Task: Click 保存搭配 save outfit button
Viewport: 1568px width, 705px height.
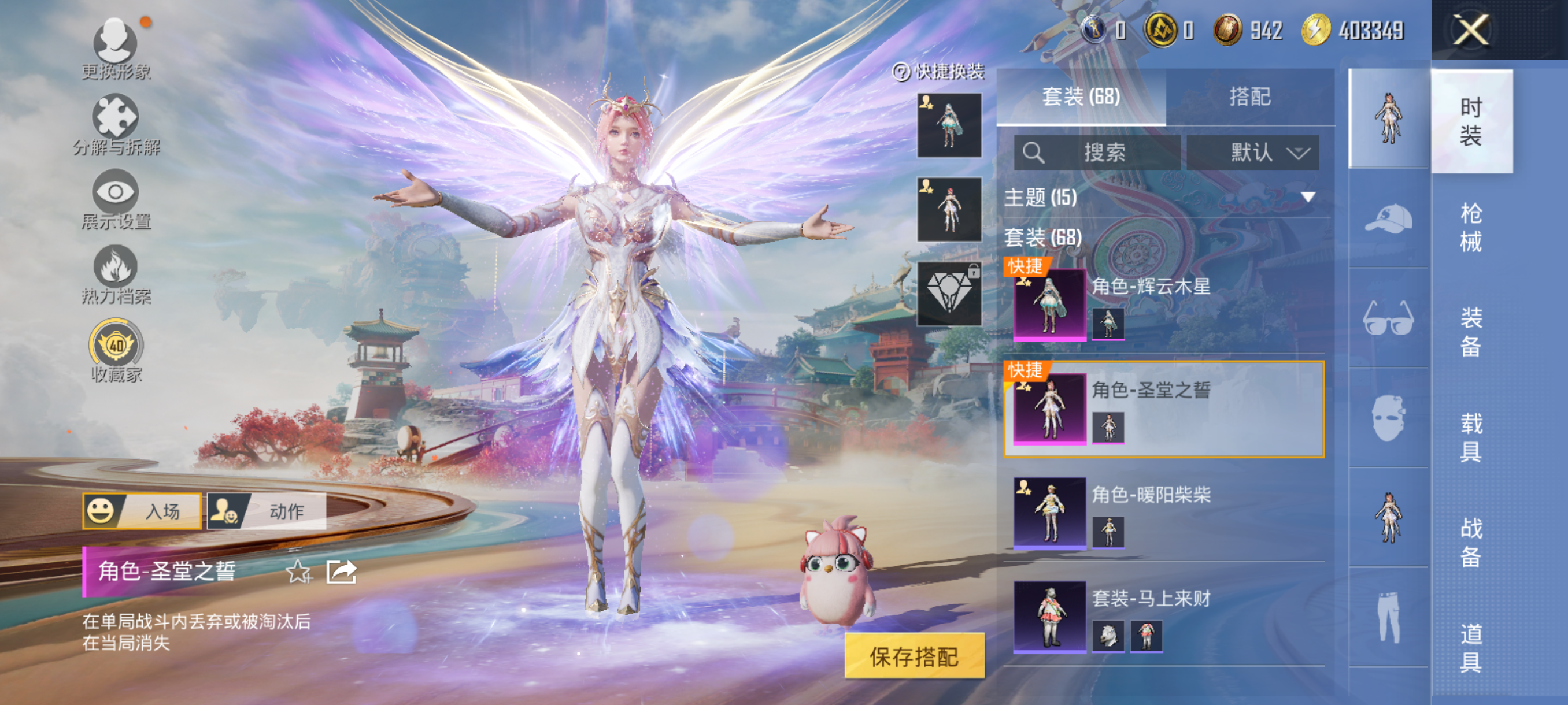Action: tap(914, 656)
